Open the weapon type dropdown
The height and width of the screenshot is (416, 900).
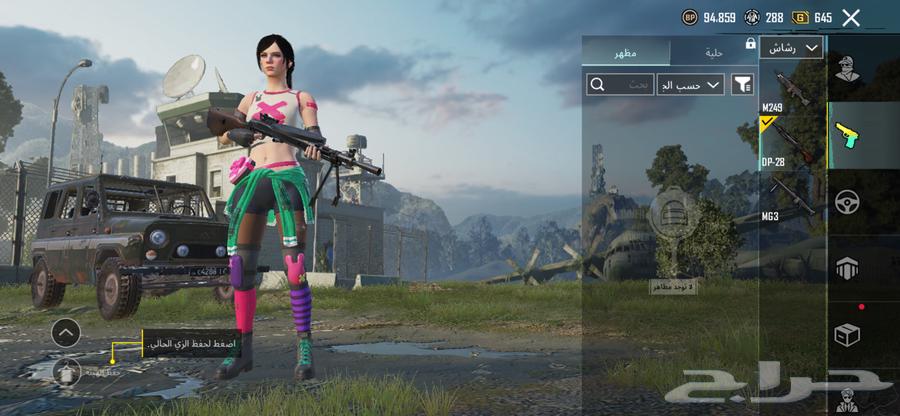(791, 48)
